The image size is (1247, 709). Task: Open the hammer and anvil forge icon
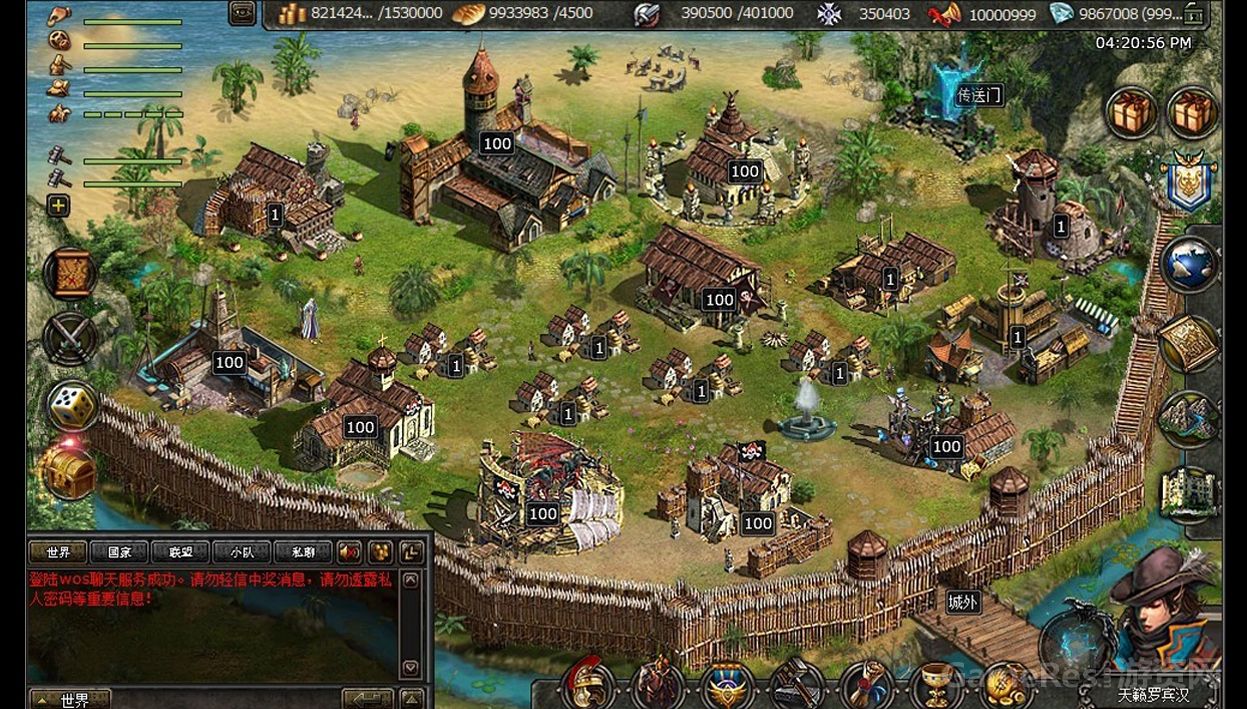[x=797, y=685]
